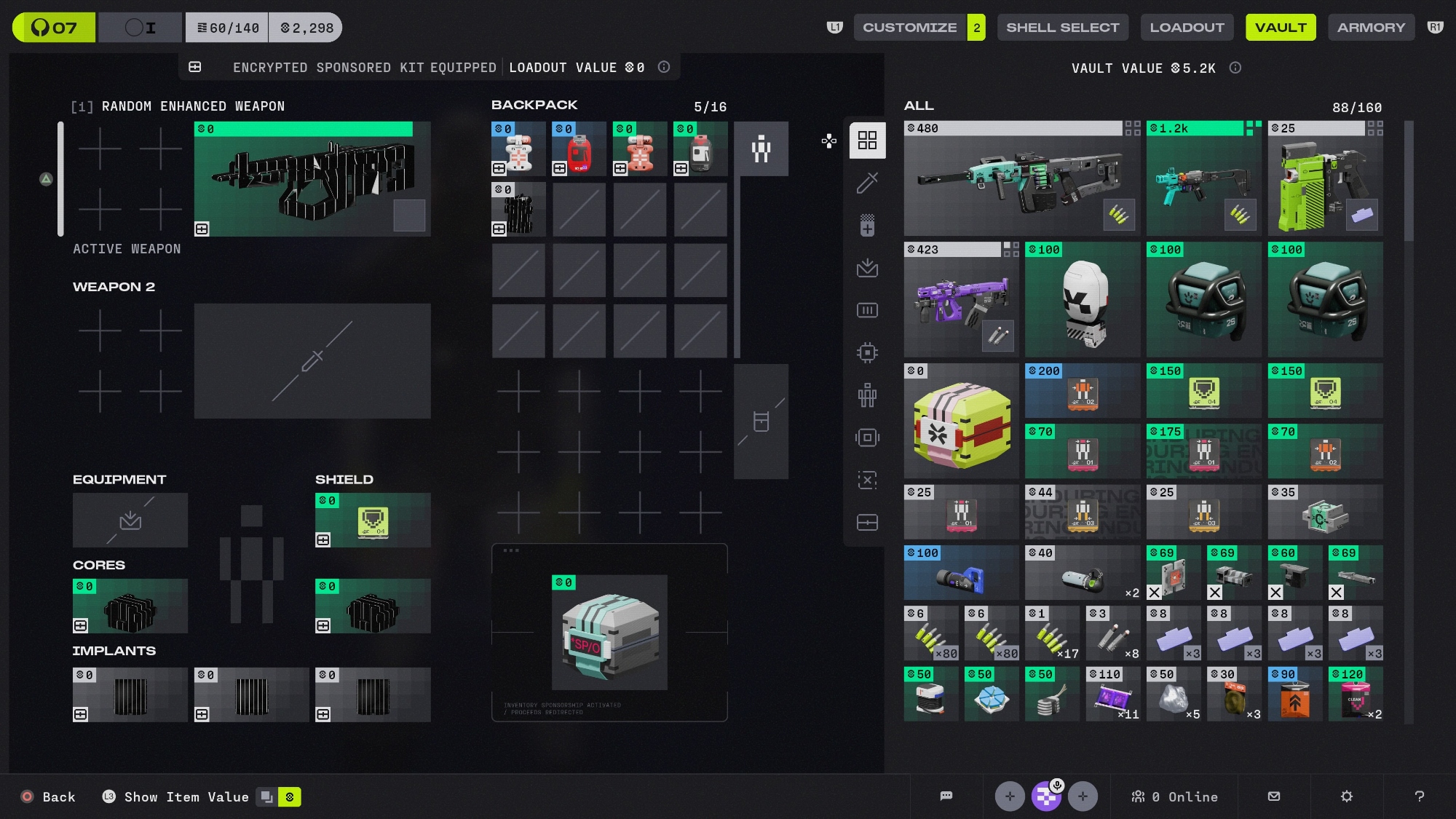
Task: Select the Vault tab
Action: [x=1281, y=28]
